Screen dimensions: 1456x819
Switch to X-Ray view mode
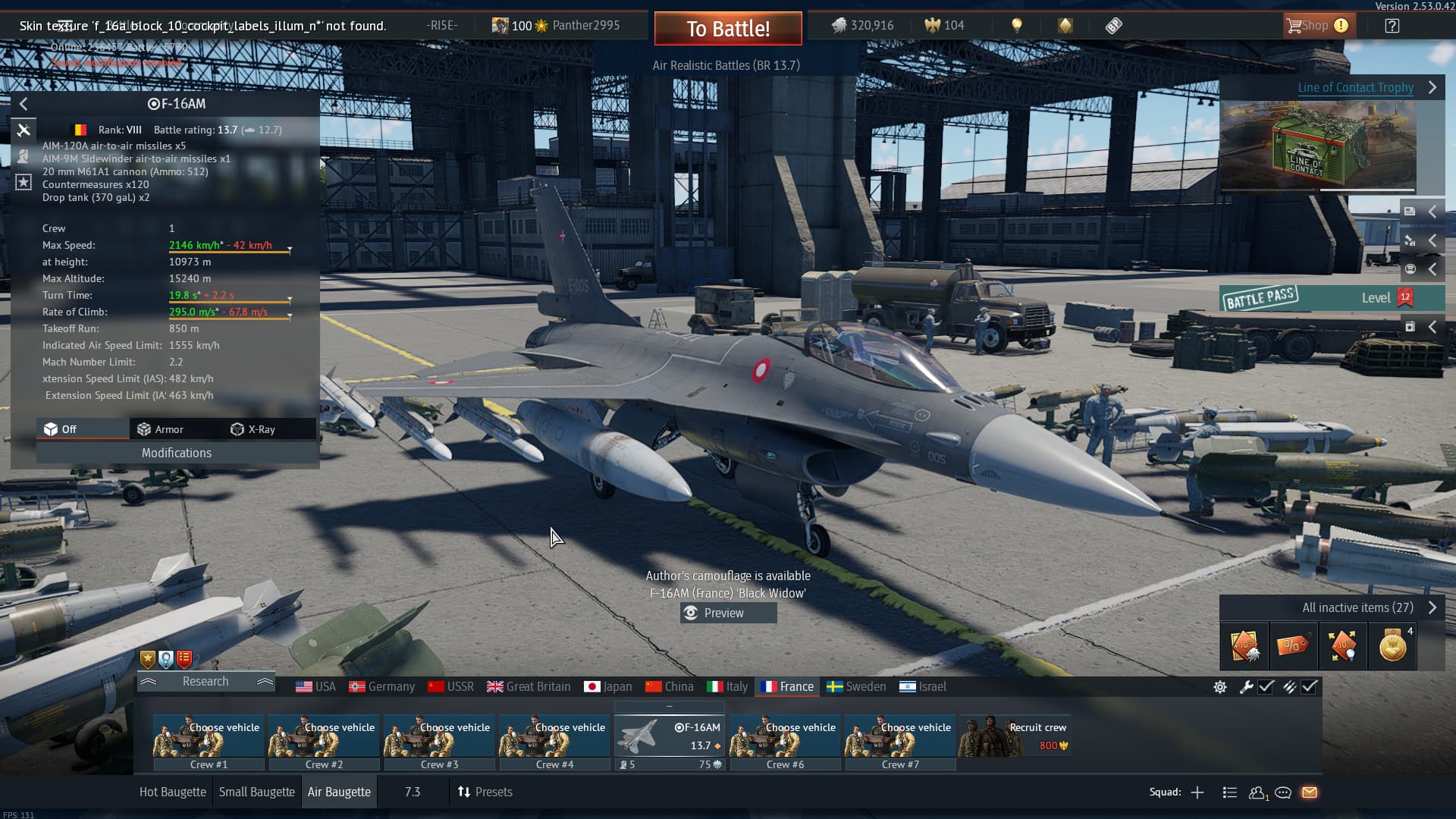coord(253,429)
